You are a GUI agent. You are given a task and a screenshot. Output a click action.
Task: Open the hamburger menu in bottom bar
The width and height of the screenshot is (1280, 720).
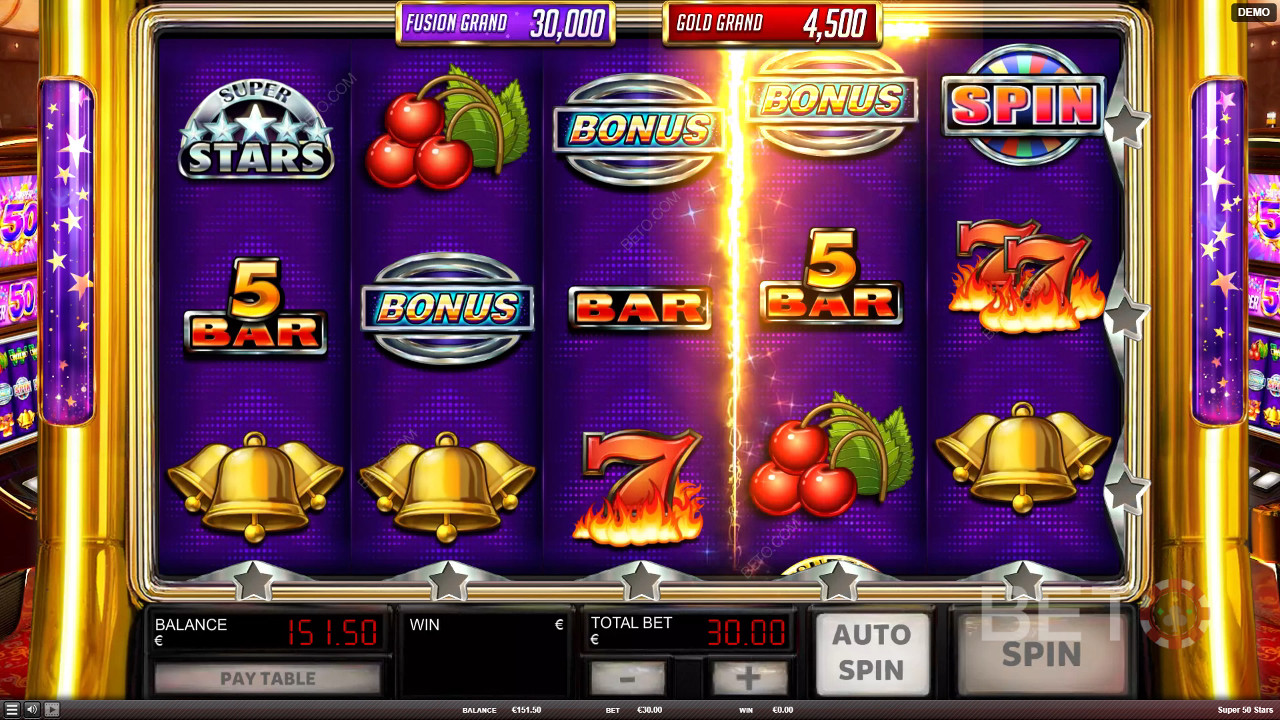coord(12,710)
